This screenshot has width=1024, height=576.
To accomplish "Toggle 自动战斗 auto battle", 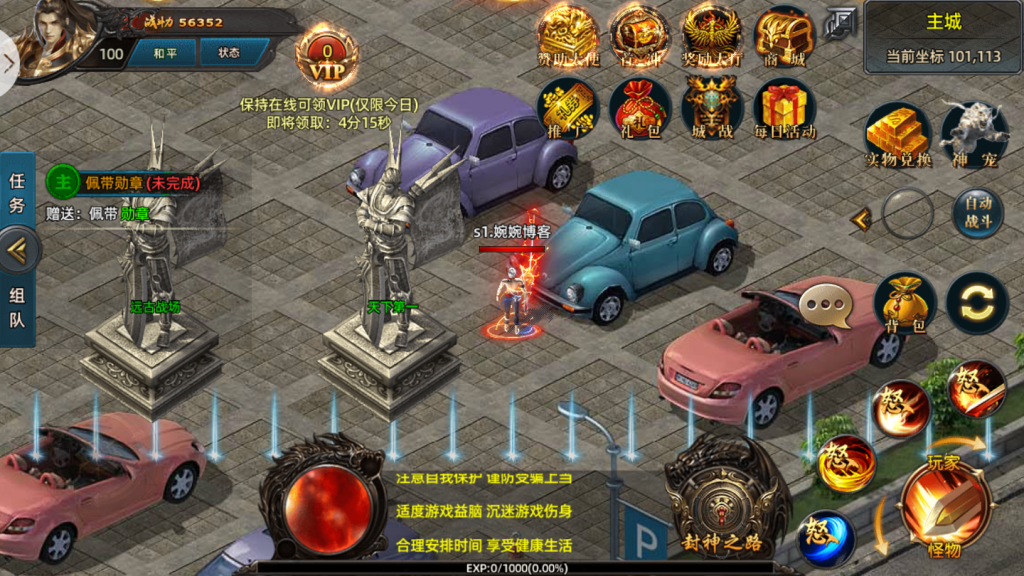I will click(977, 214).
